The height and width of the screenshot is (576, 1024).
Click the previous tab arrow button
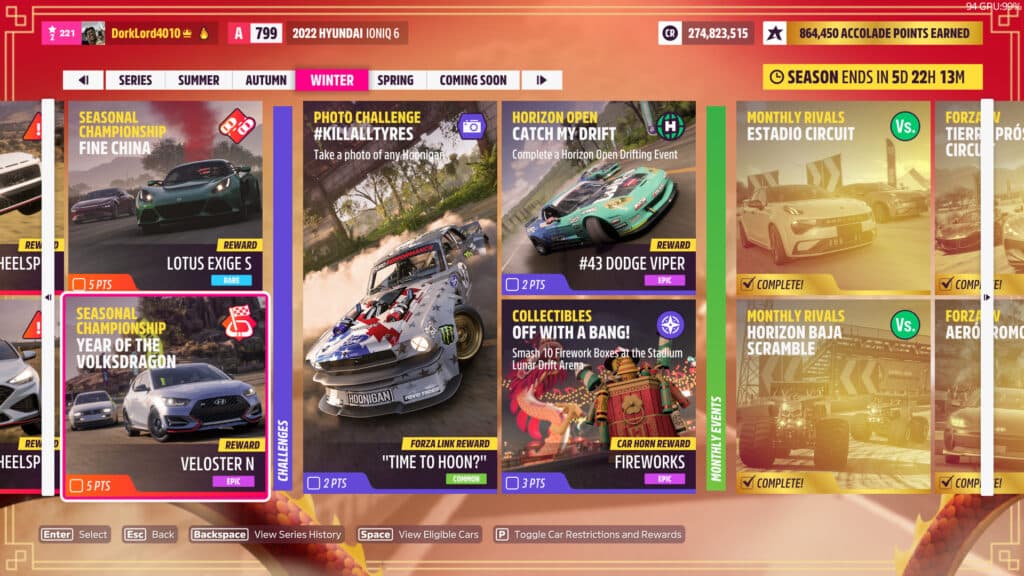pos(83,80)
